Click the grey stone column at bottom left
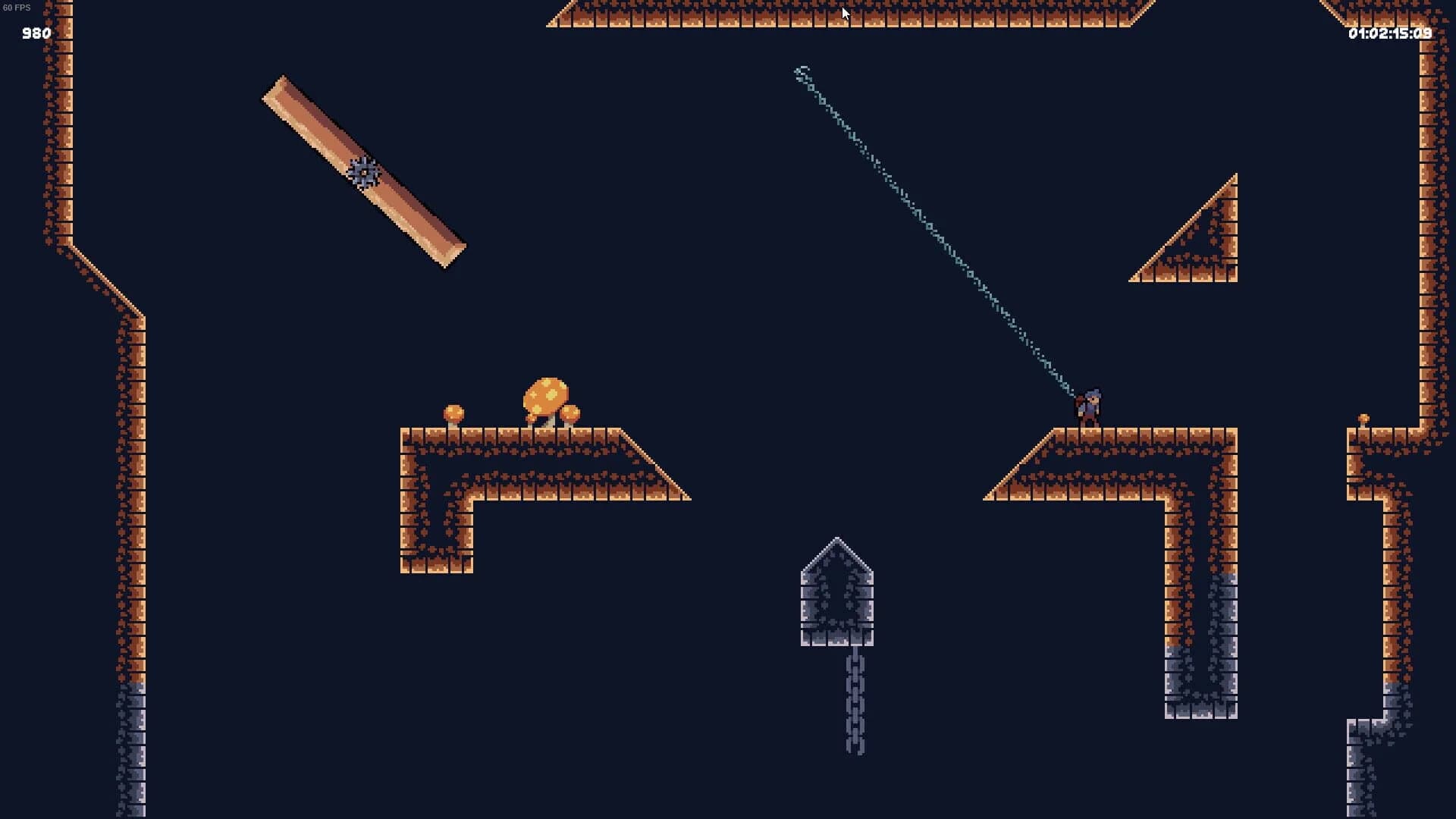The height and width of the screenshot is (819, 1456). click(x=135, y=743)
